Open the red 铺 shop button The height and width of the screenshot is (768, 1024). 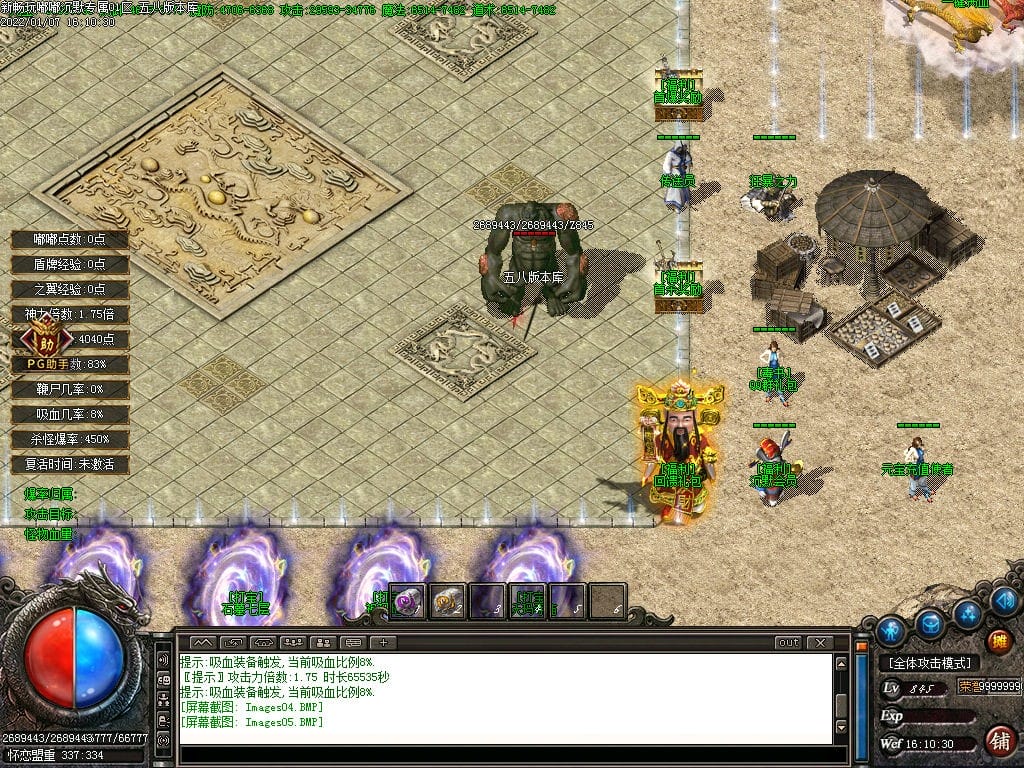pos(997,741)
